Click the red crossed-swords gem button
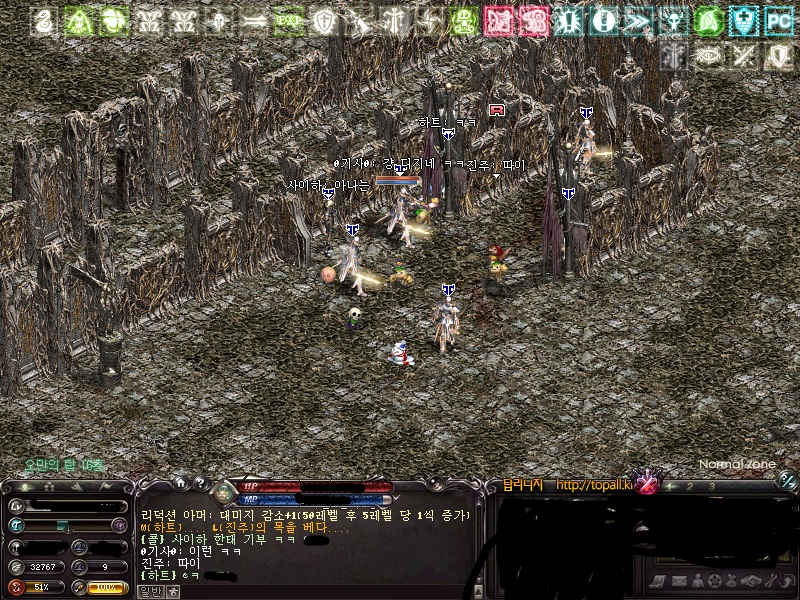This screenshot has width=800, height=600. [x=648, y=484]
